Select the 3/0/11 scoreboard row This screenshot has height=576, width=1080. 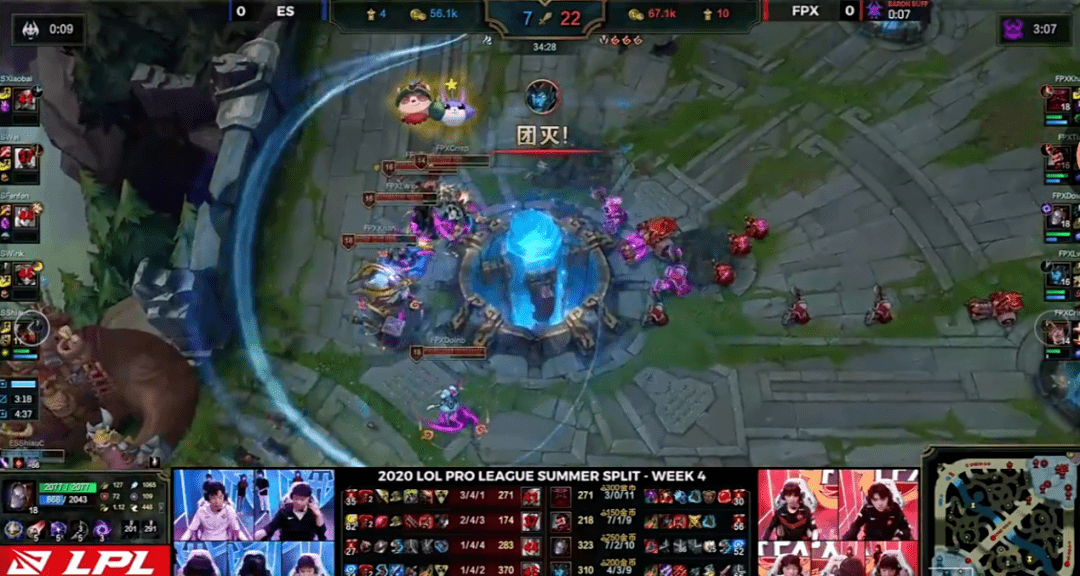pos(650,496)
